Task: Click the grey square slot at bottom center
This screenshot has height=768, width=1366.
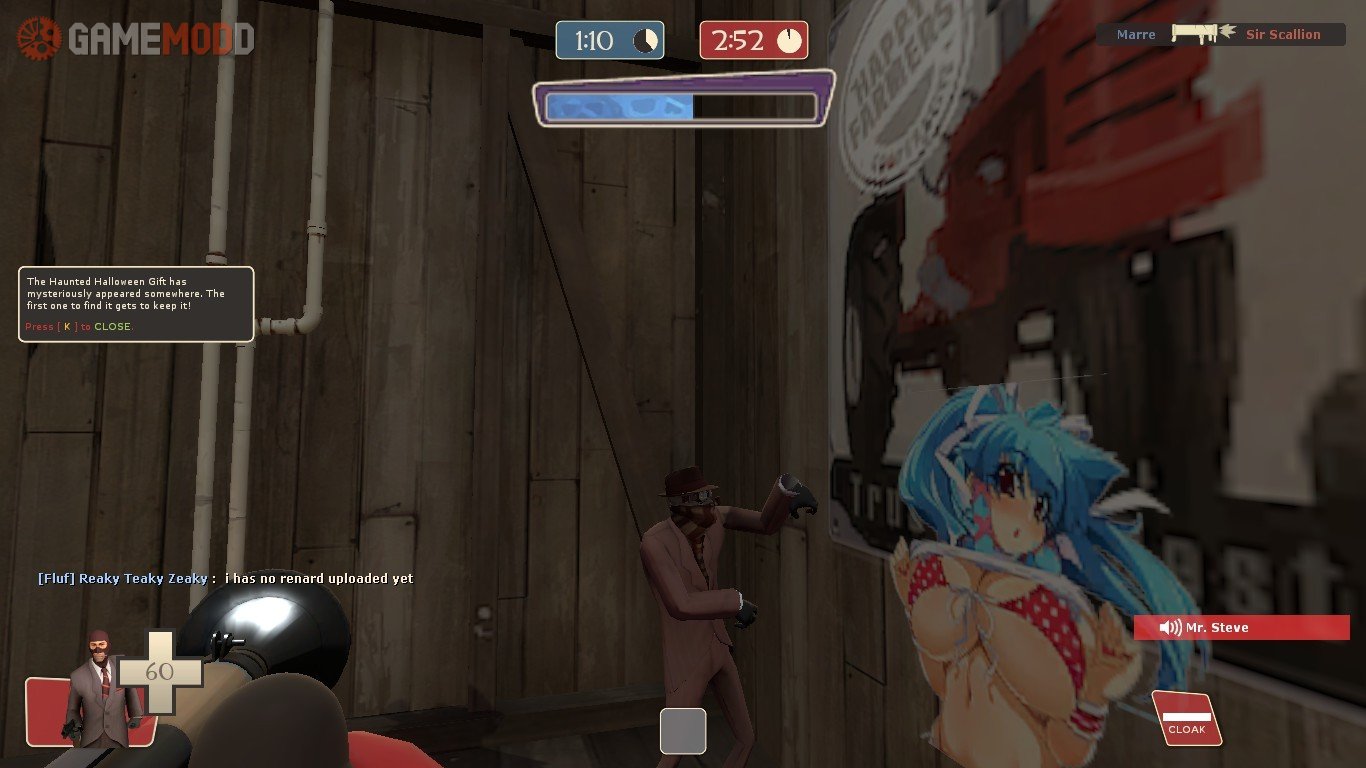Action: tap(683, 730)
